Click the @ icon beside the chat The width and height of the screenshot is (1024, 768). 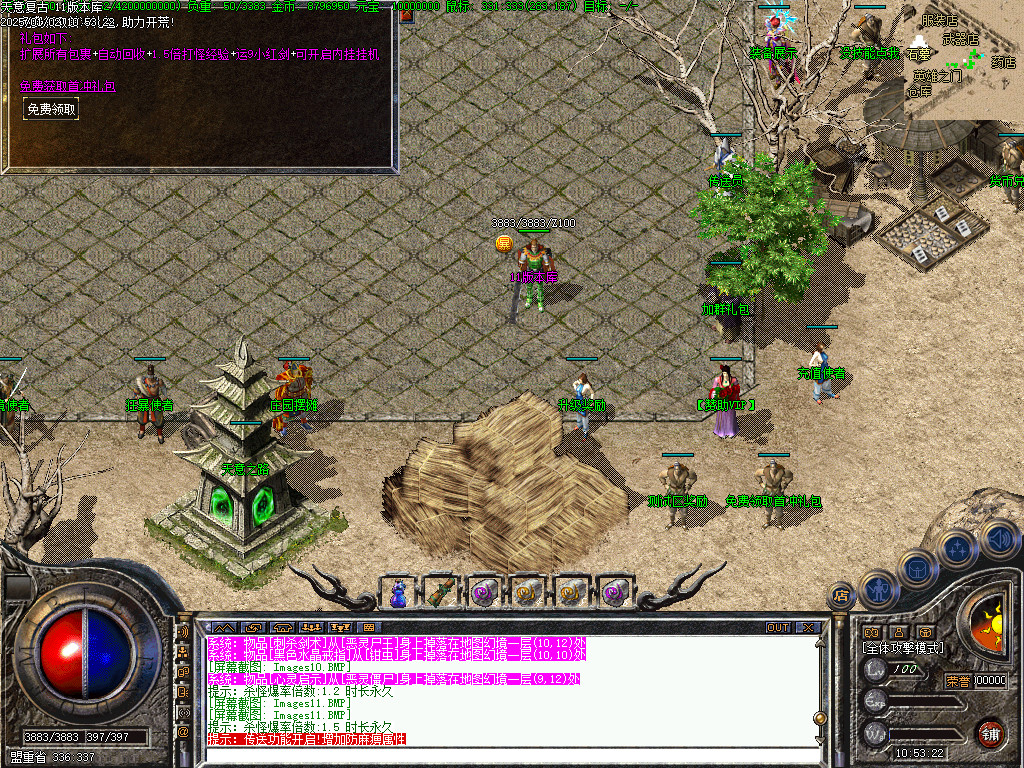[x=183, y=732]
